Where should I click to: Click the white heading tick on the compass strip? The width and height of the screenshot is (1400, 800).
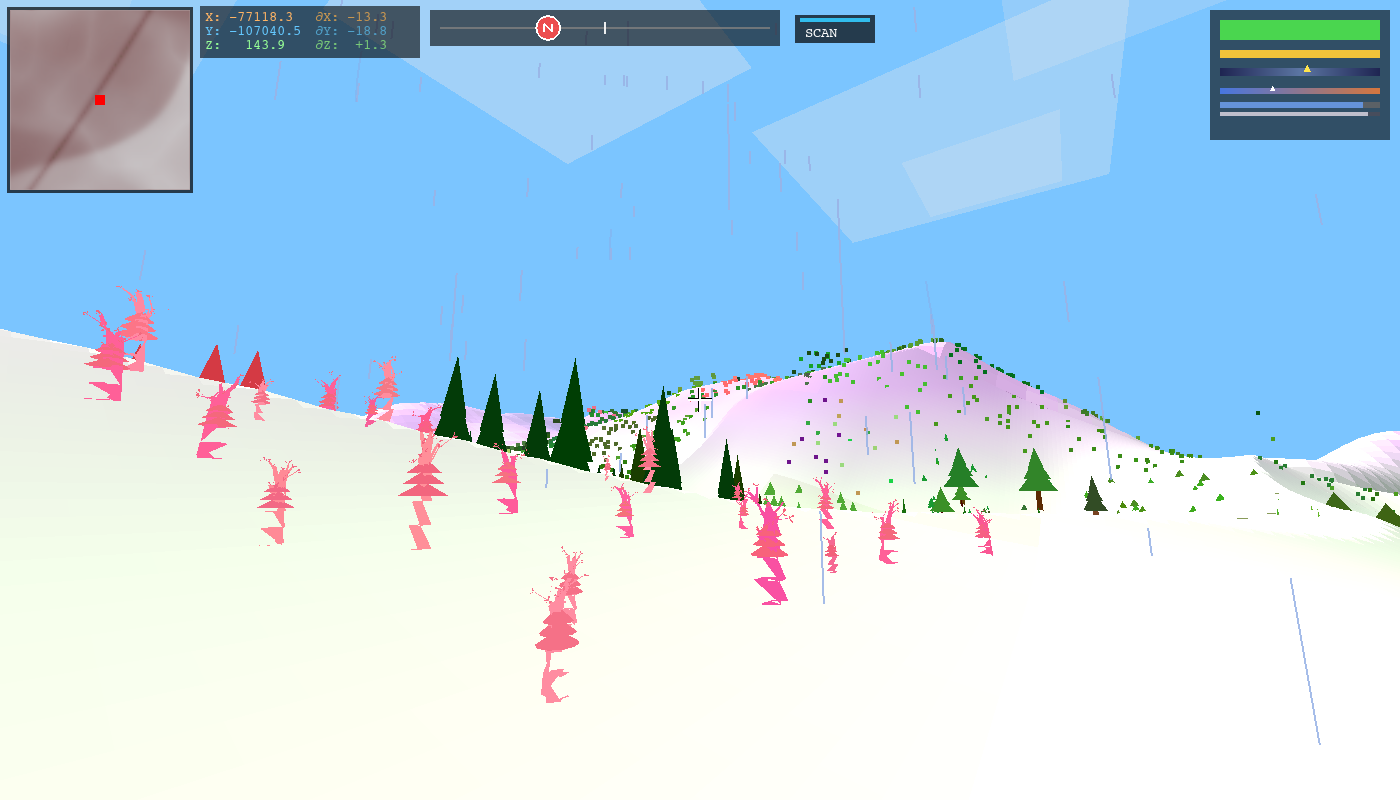coord(604,28)
